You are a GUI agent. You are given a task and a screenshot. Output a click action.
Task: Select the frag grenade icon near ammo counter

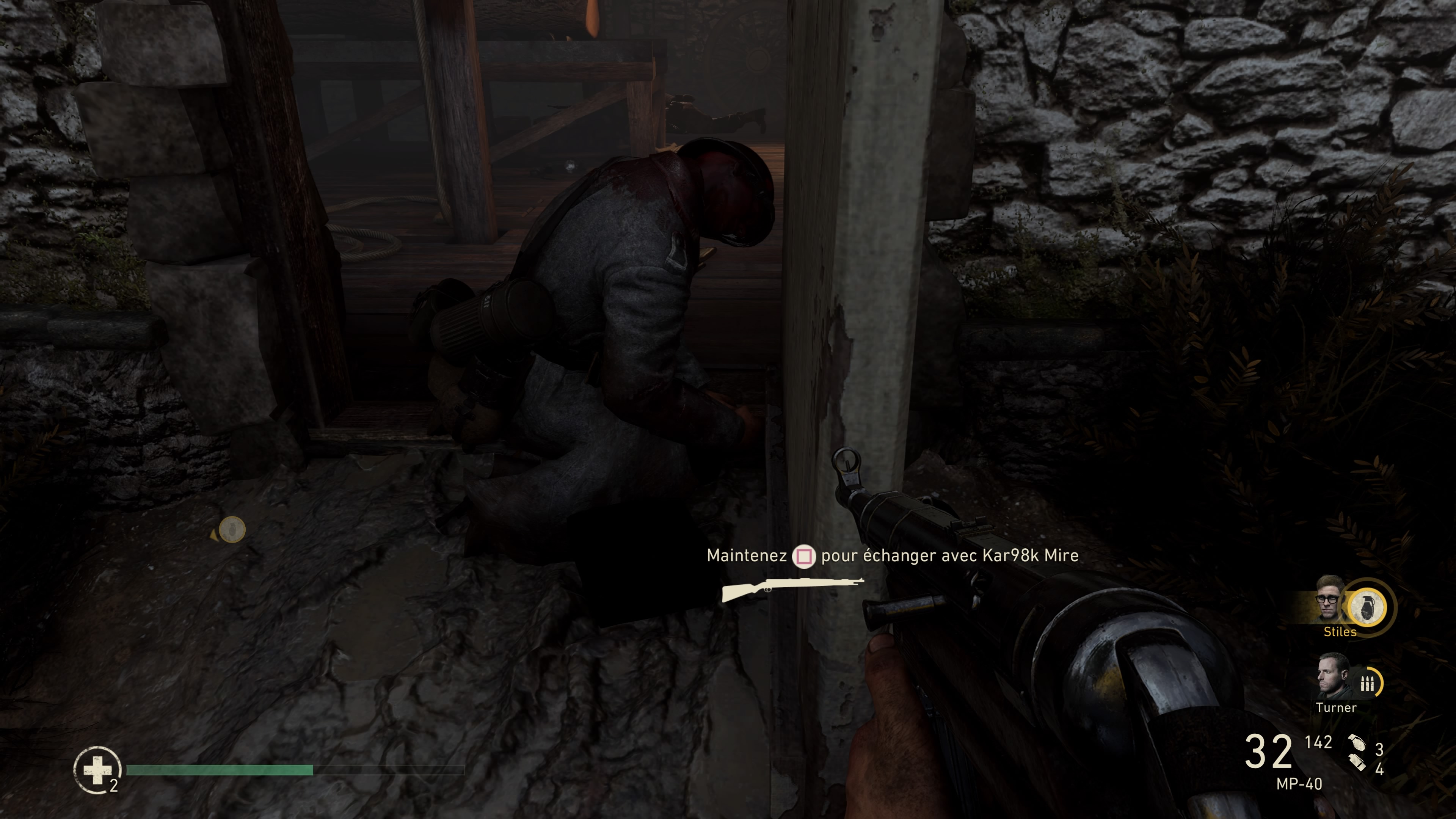(1357, 742)
